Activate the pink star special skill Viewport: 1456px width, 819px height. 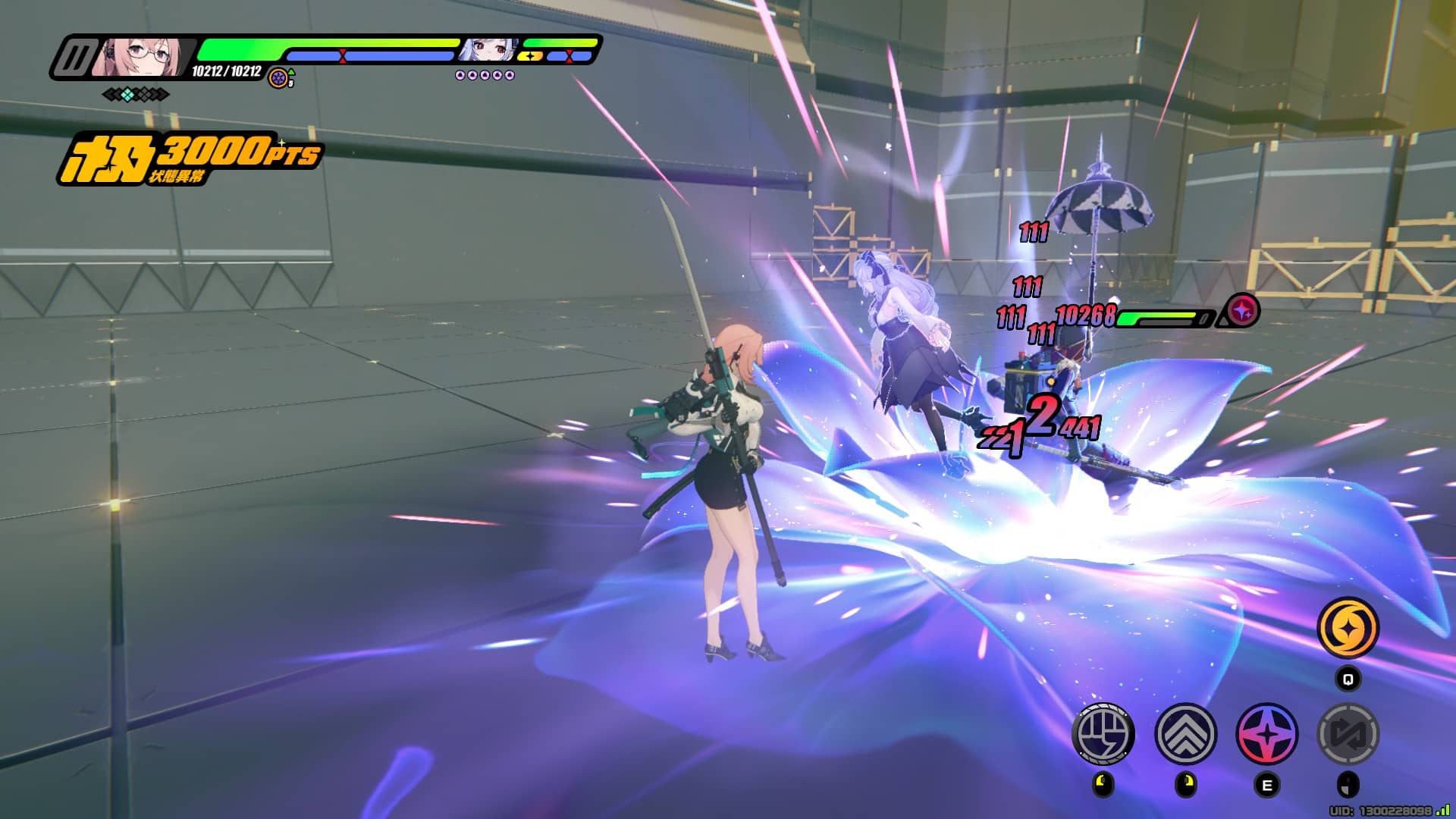1266,733
